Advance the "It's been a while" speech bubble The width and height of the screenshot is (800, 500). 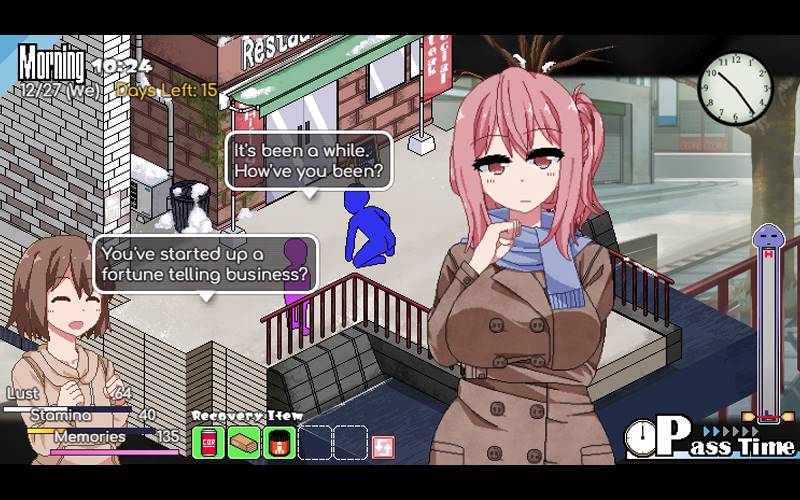307,161
